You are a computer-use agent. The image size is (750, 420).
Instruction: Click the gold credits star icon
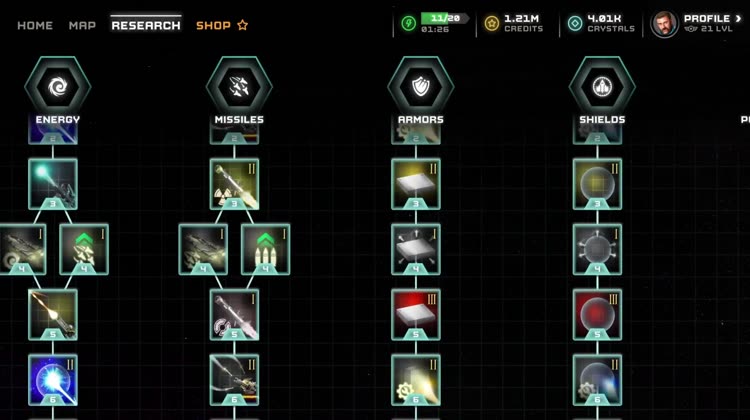pyautogui.click(x=491, y=24)
